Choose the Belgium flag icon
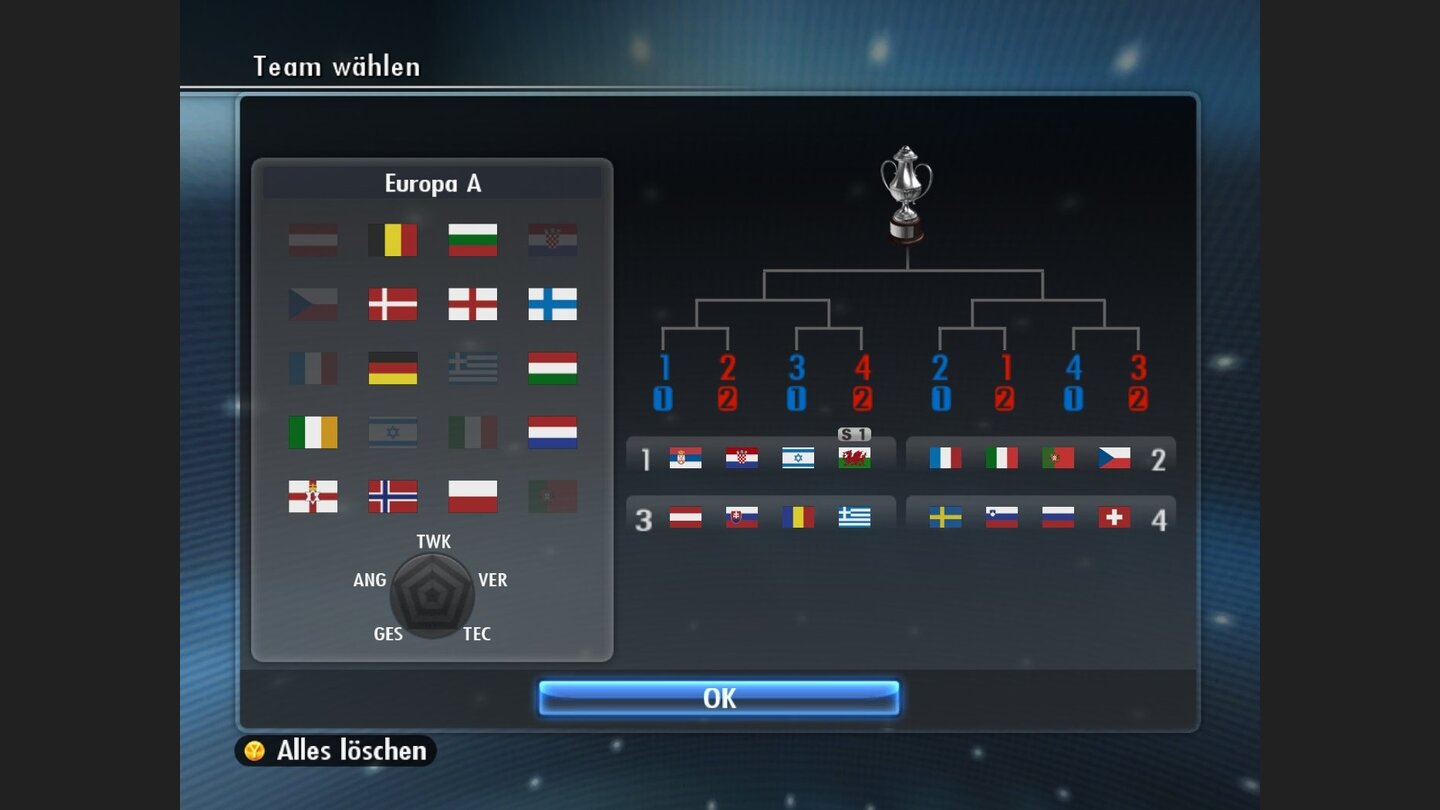The height and width of the screenshot is (810, 1440). tap(393, 240)
